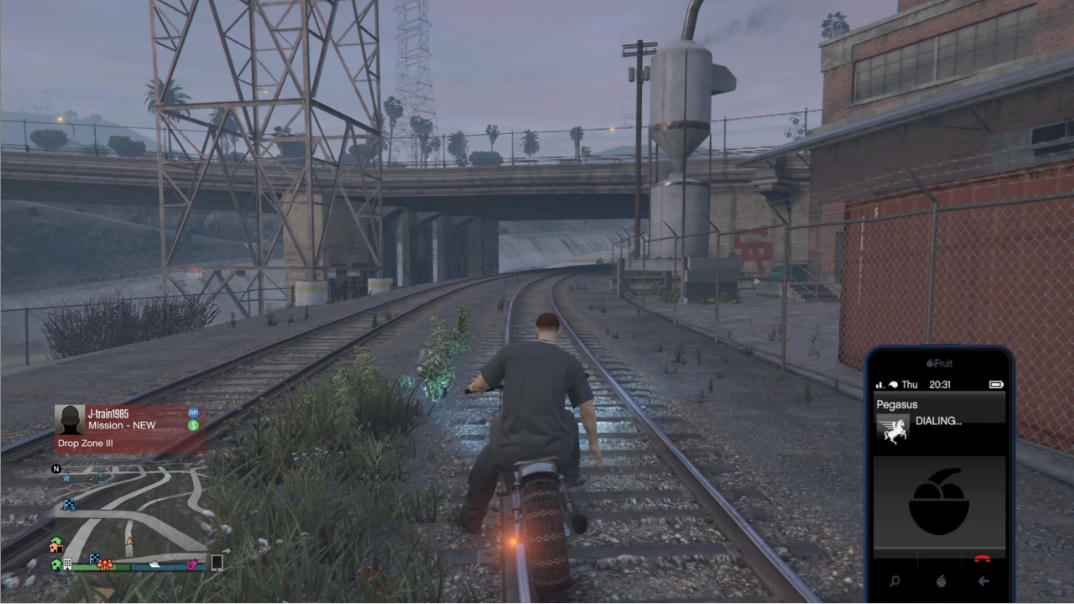Click the north compass marker on the minimap
This screenshot has width=1074, height=604.
coord(57,469)
